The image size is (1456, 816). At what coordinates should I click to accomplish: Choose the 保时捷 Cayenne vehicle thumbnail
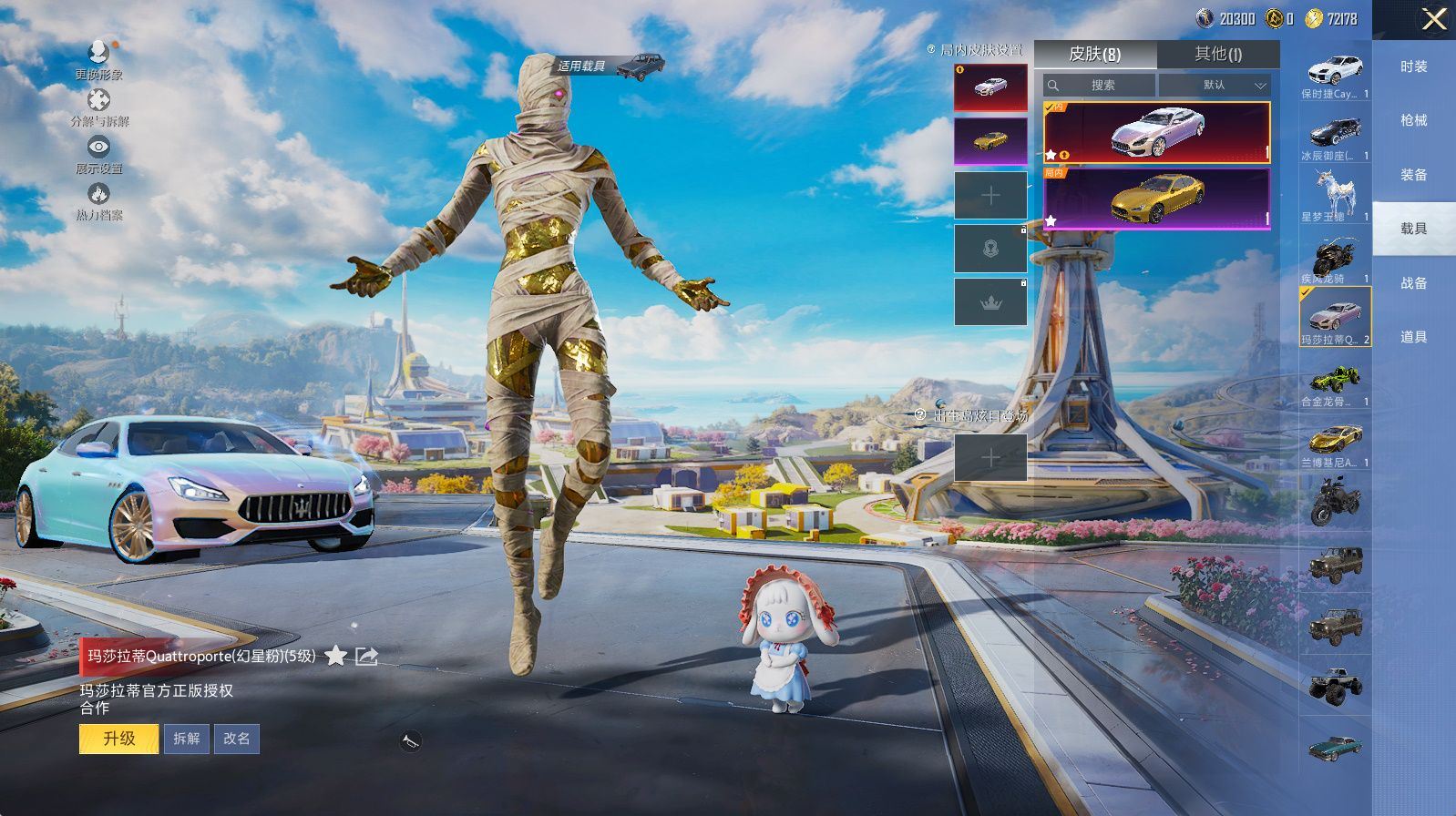click(1335, 75)
